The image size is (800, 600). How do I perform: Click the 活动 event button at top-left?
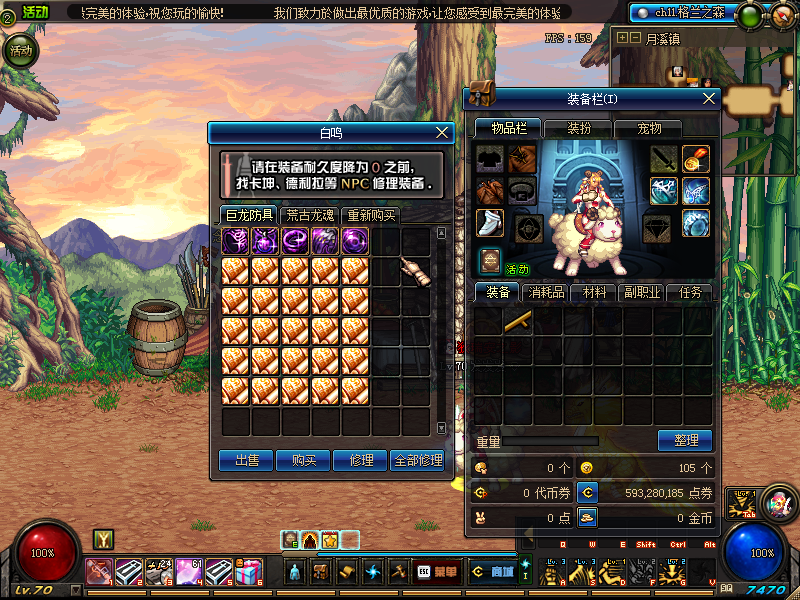coord(18,50)
